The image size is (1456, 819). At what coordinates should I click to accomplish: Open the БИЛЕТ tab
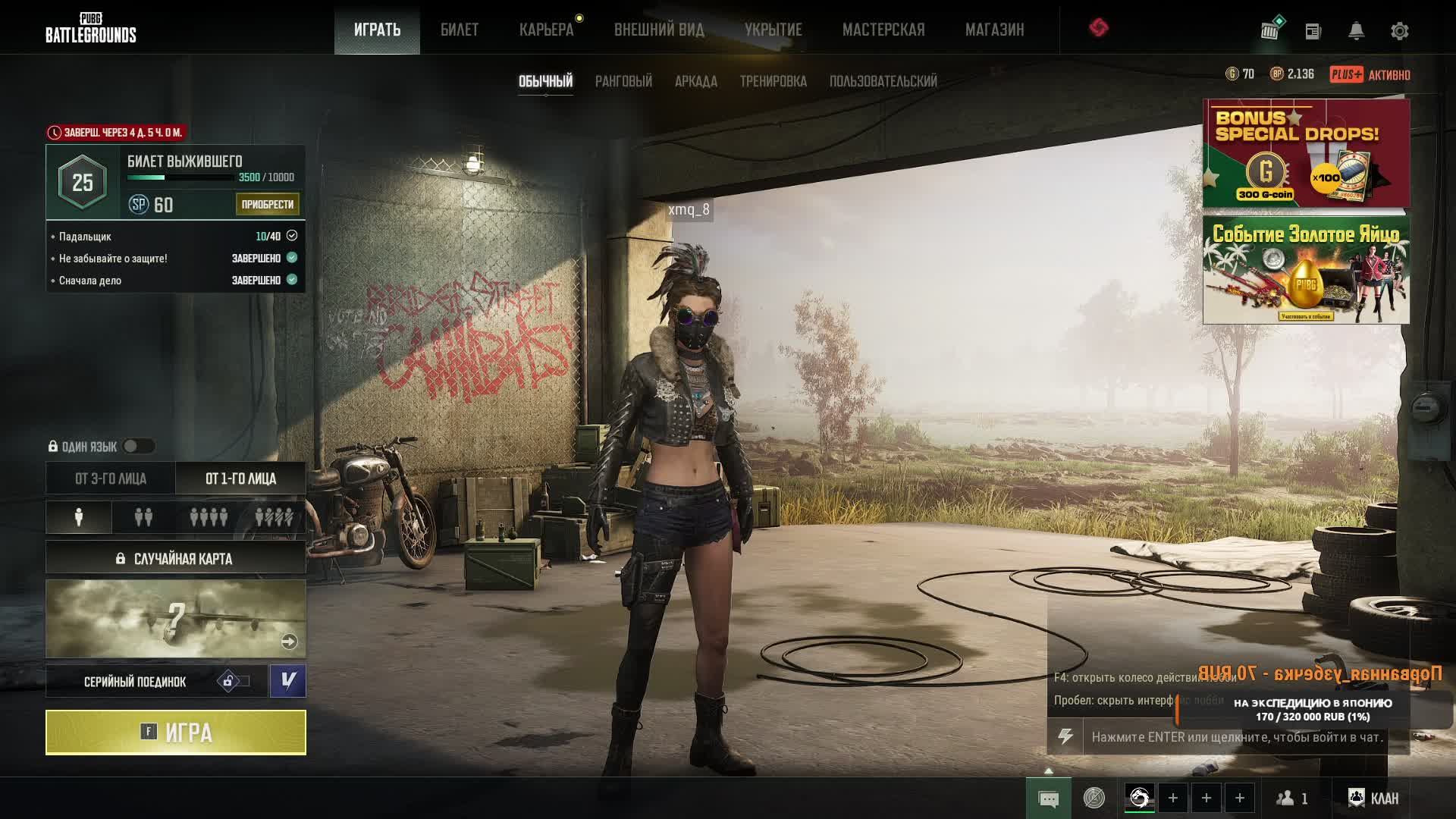coord(460,30)
